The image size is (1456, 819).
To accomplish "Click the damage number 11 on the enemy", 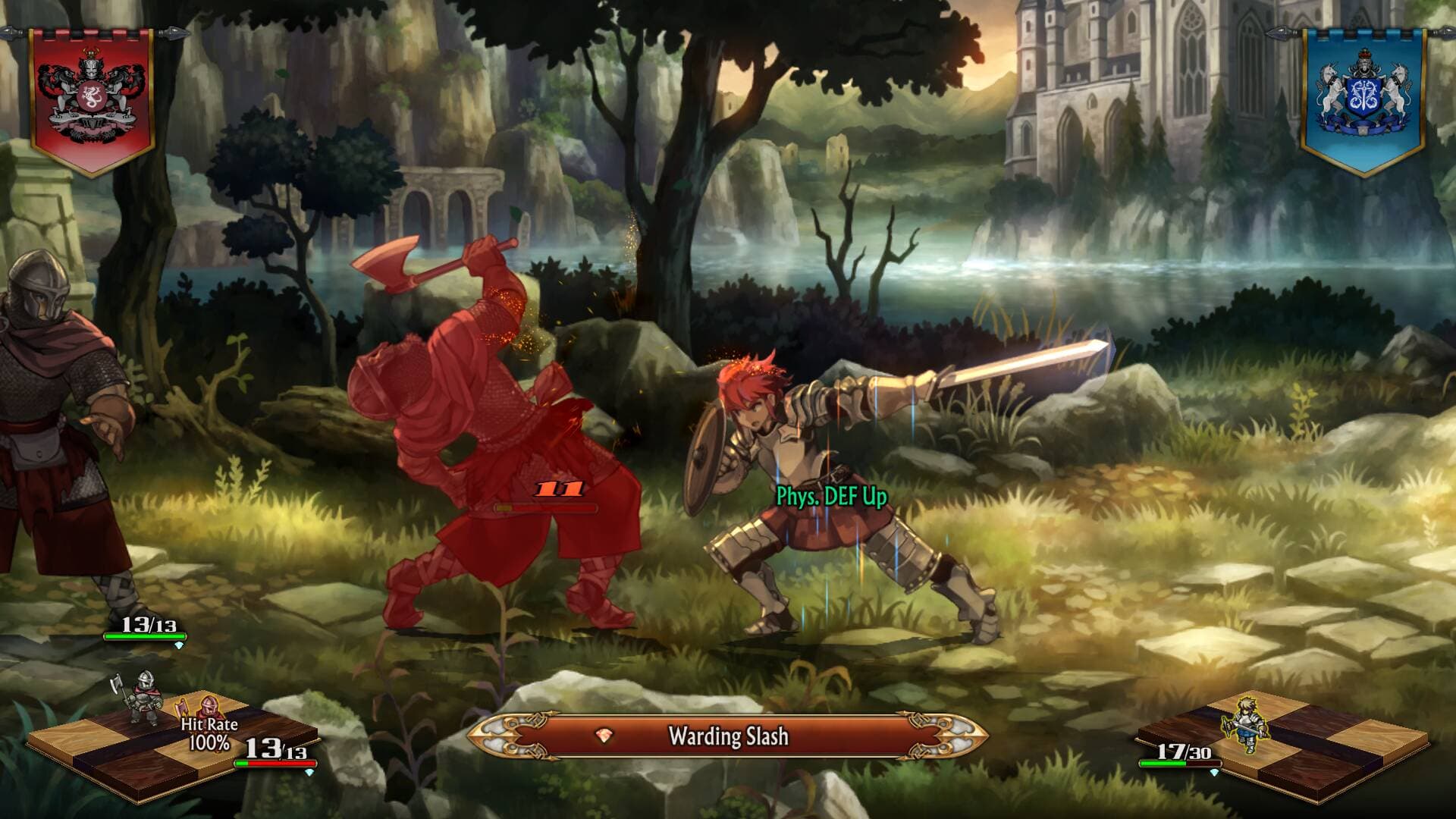I will click(x=559, y=488).
